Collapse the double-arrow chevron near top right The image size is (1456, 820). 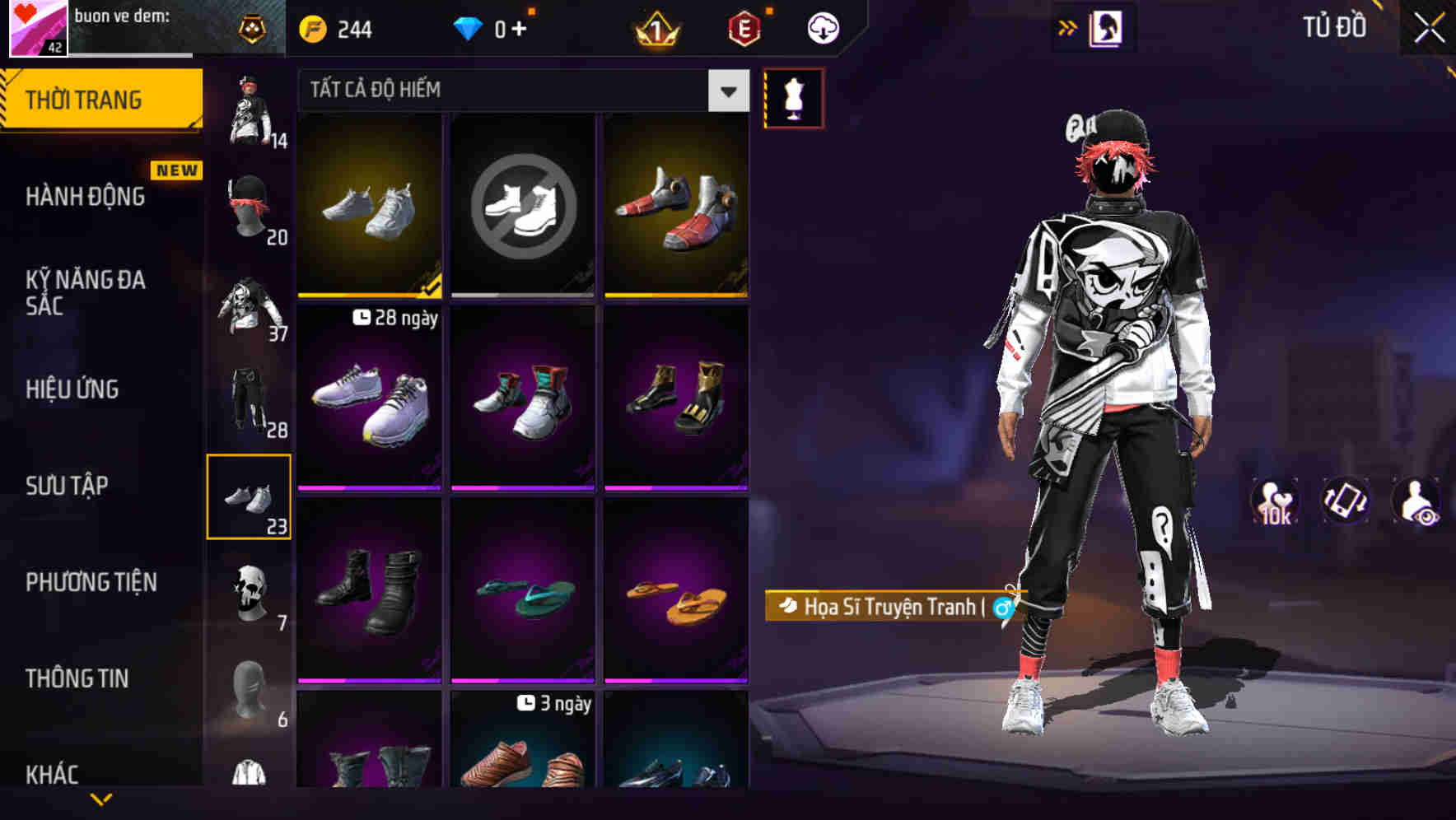point(1066,27)
